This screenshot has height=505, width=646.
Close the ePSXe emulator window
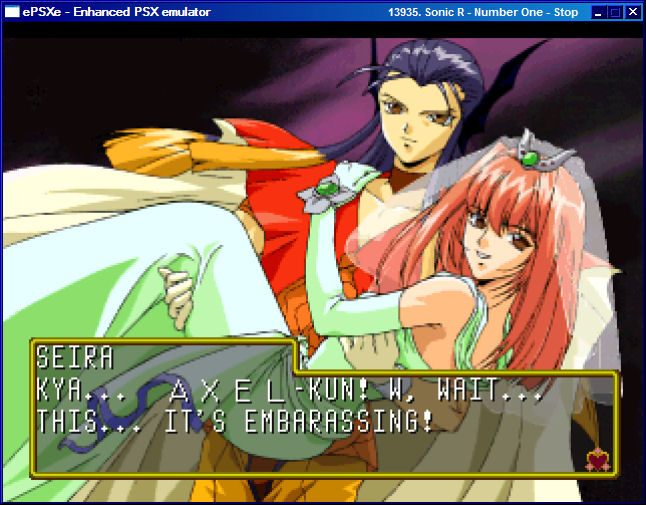tap(632, 12)
